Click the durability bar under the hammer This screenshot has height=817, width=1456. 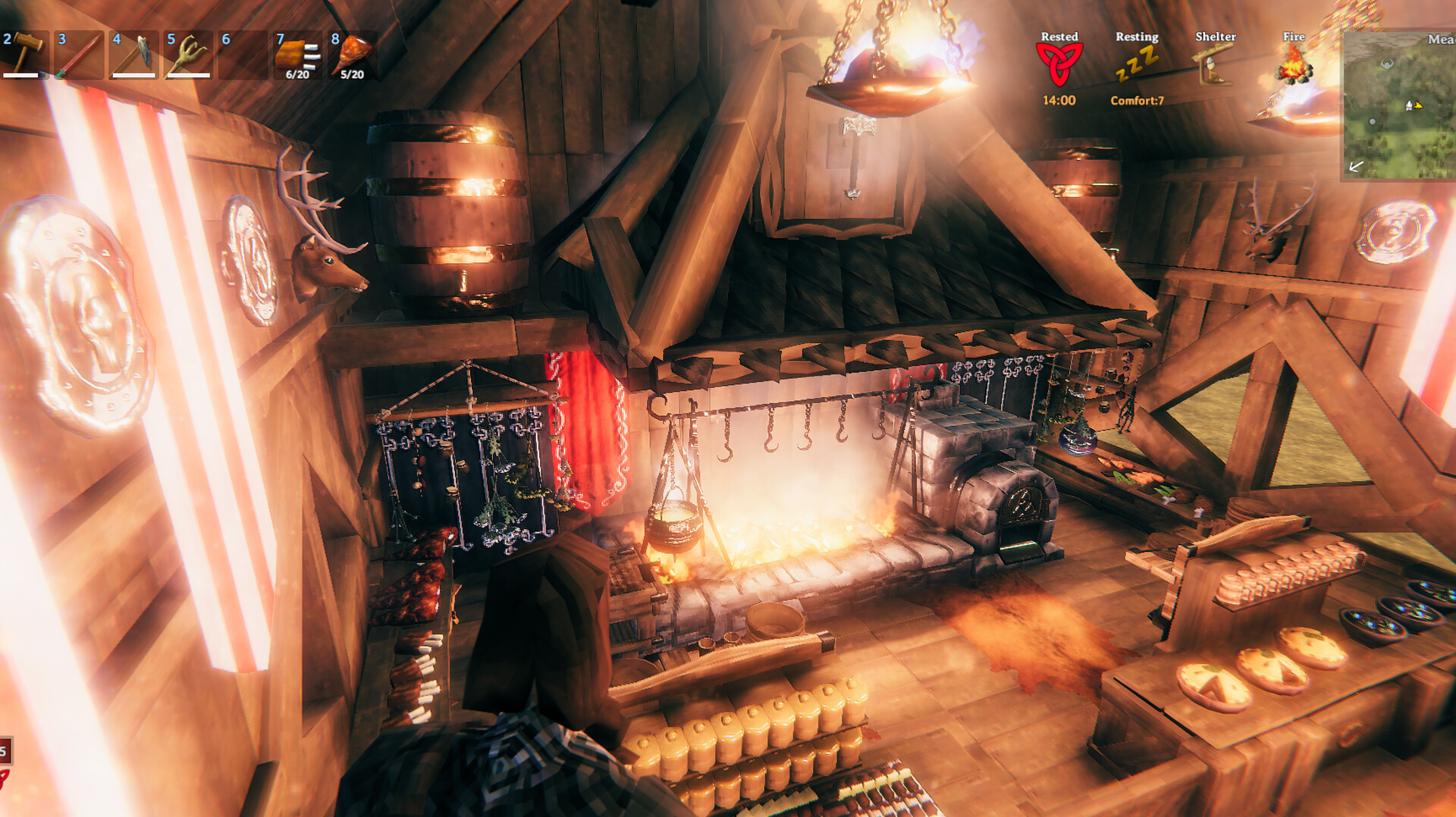(x=21, y=75)
